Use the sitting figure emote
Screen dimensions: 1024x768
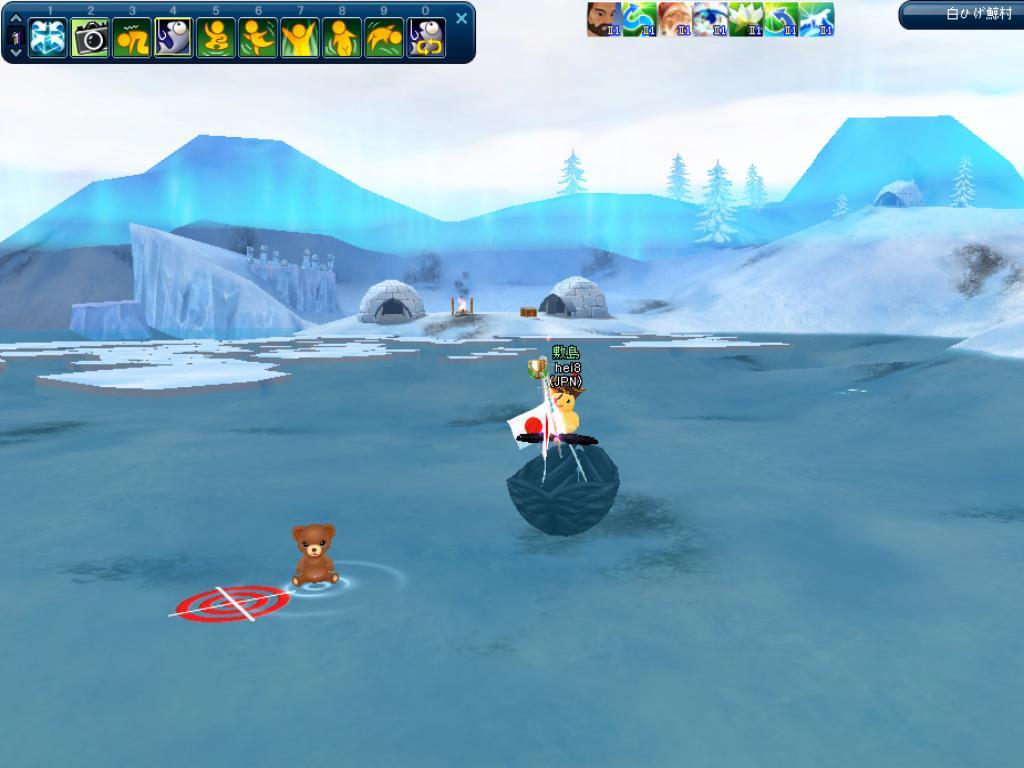click(216, 38)
